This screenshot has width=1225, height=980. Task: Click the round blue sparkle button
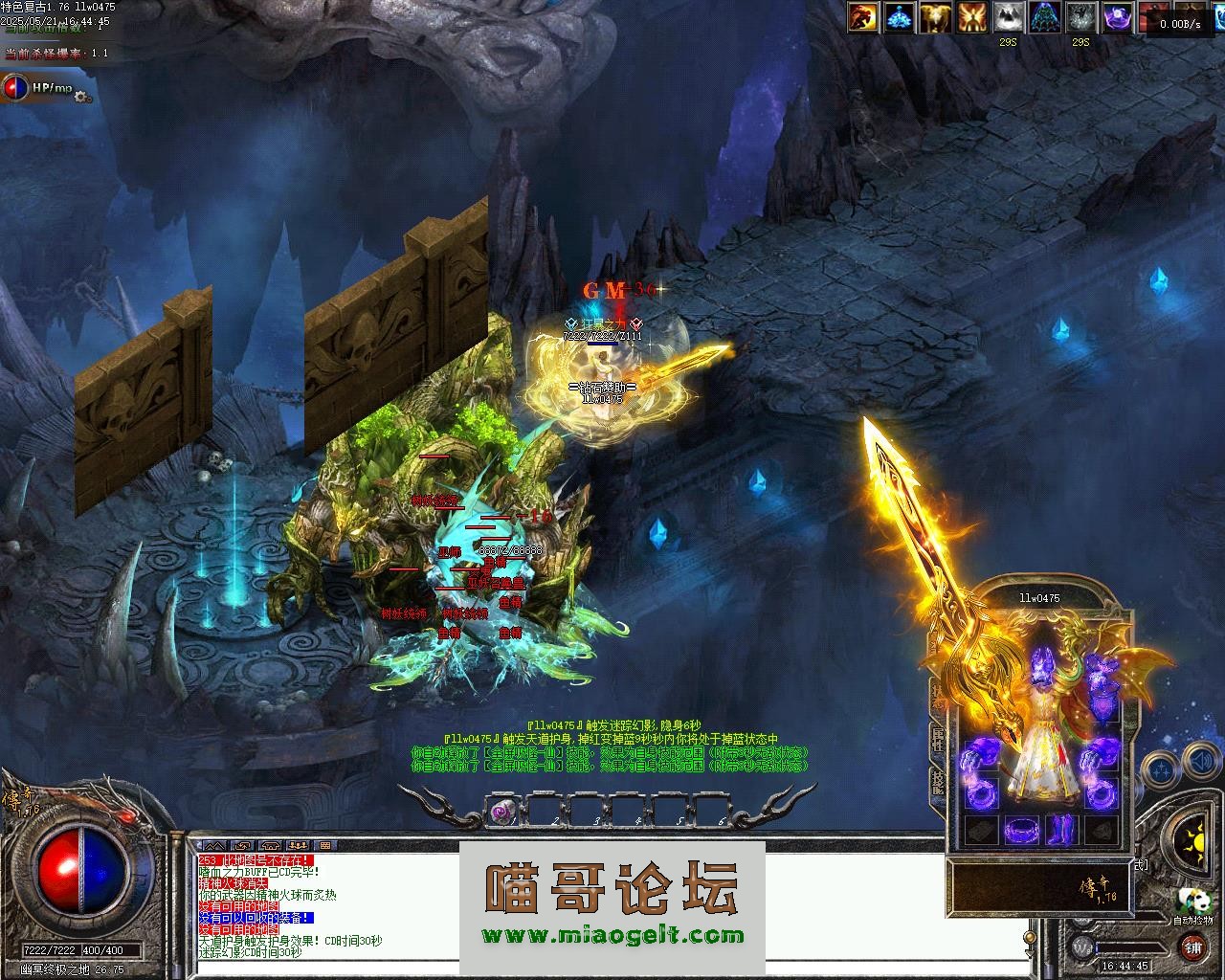point(1161,767)
